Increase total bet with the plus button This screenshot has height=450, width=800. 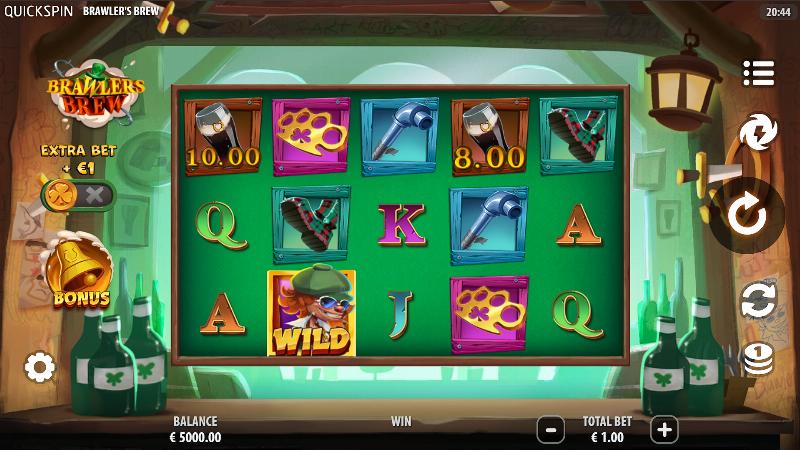click(664, 430)
